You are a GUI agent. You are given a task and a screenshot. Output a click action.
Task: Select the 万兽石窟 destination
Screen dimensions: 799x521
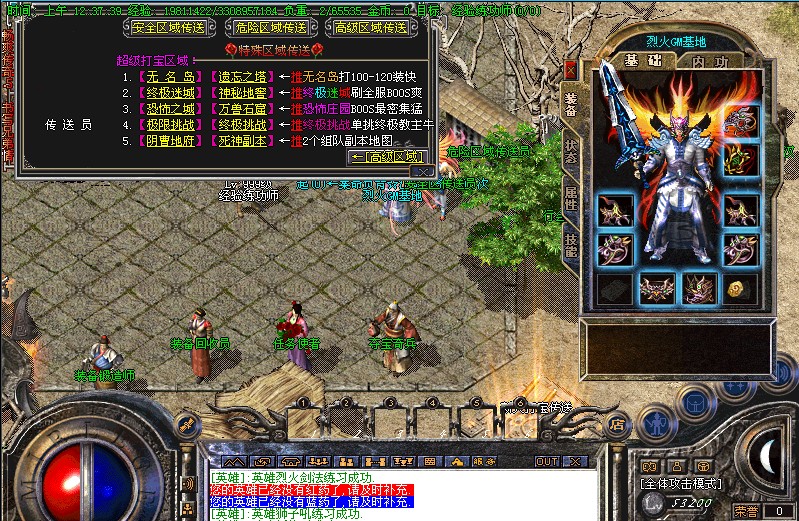coord(242,109)
